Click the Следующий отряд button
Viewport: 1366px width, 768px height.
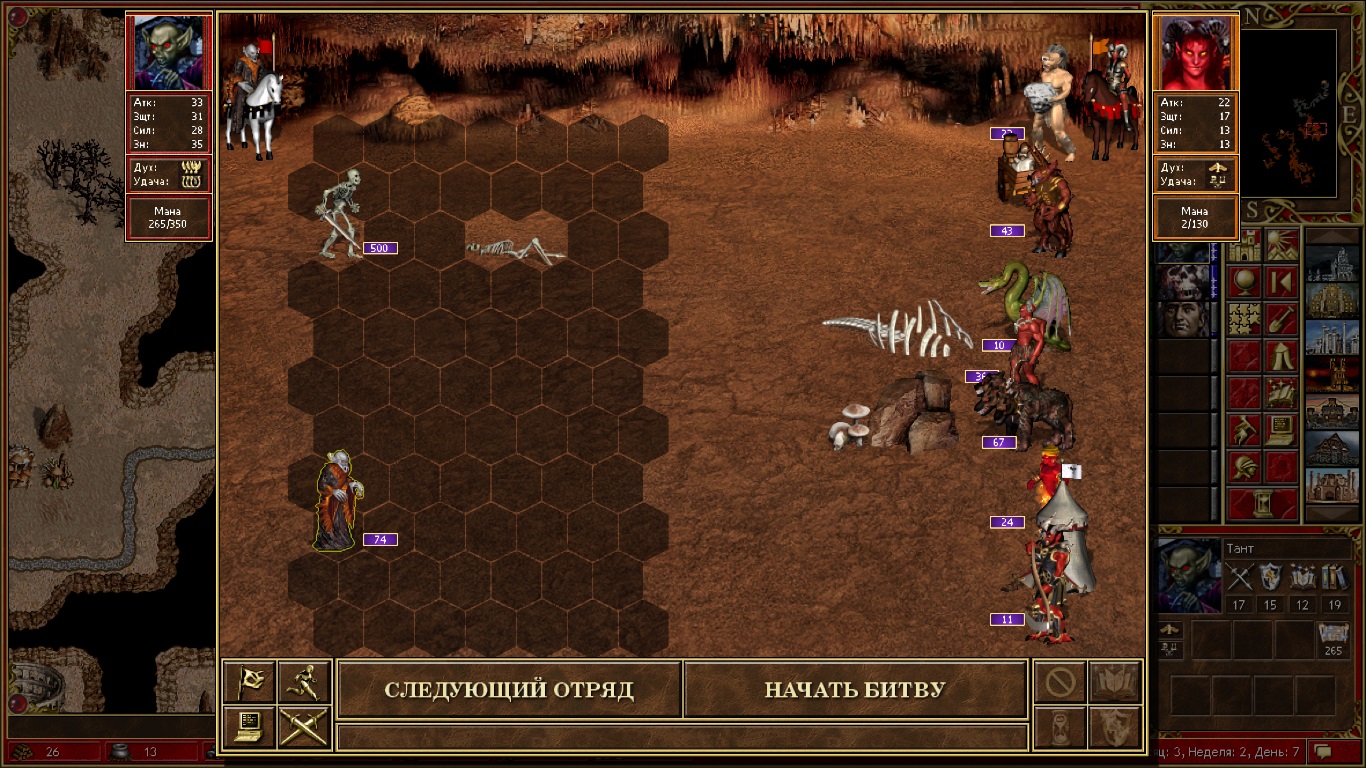tap(509, 690)
